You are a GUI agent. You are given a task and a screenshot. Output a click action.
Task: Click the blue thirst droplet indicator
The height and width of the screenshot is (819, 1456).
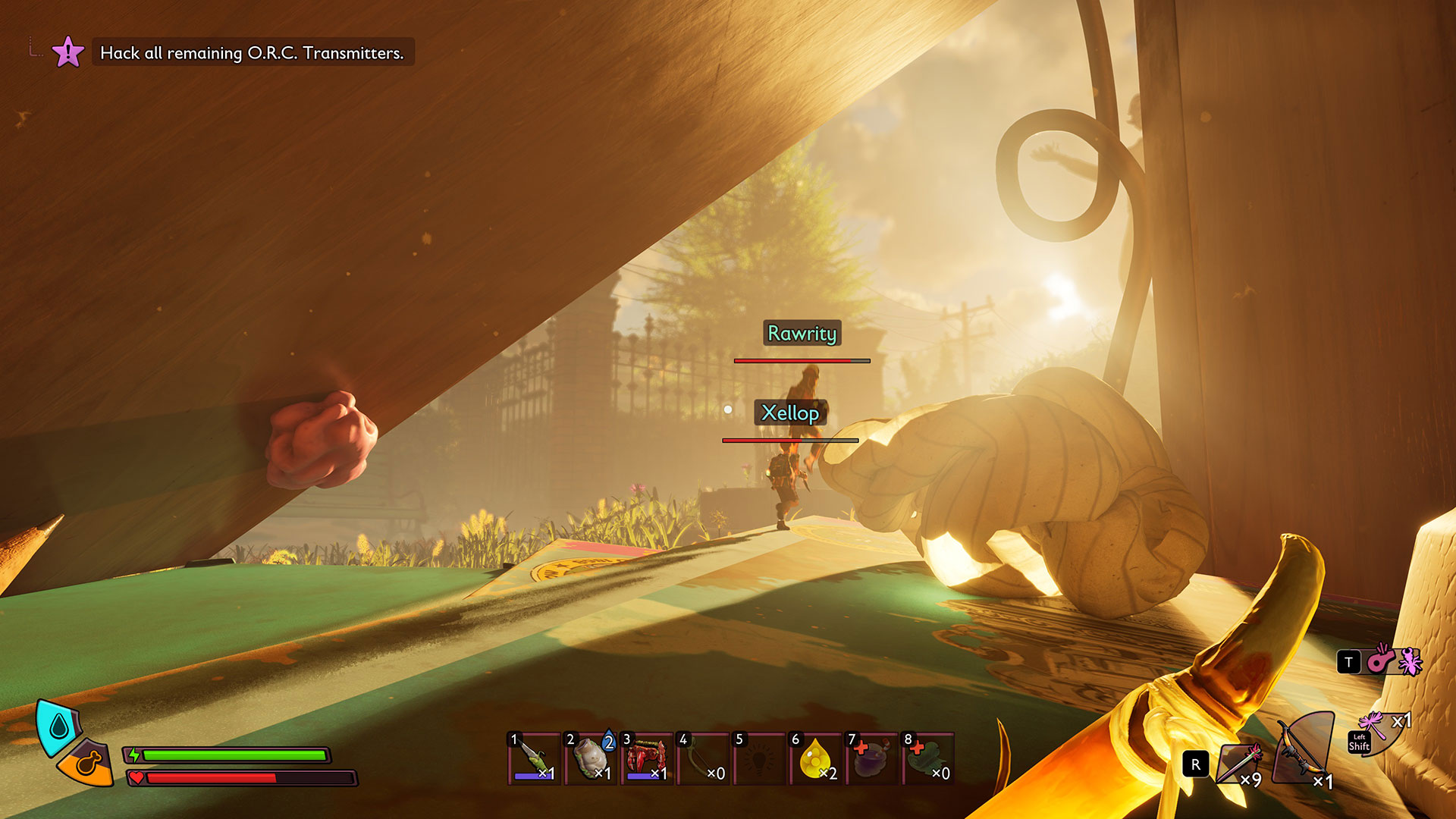(58, 728)
